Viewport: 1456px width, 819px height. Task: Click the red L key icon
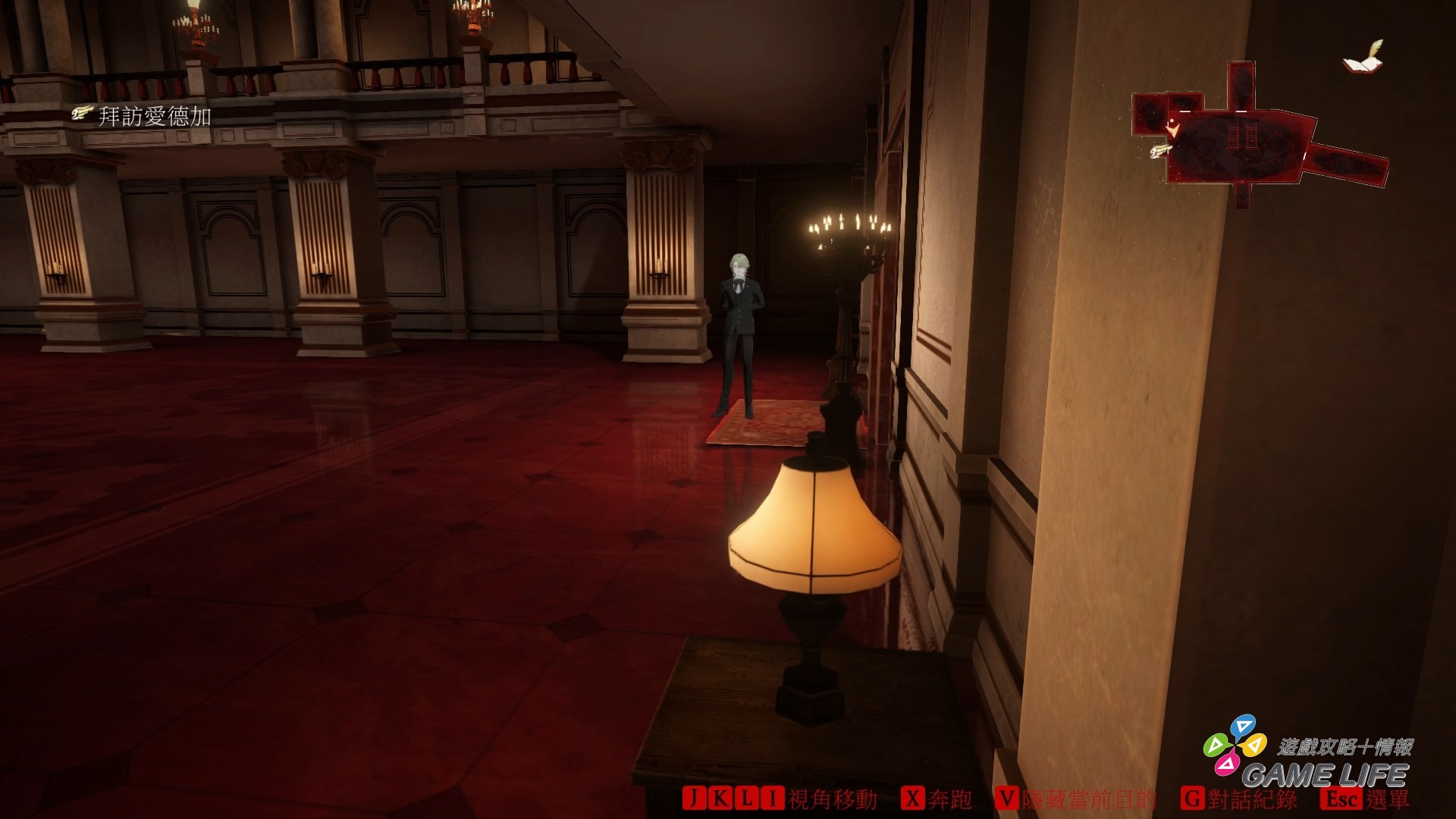[x=746, y=798]
